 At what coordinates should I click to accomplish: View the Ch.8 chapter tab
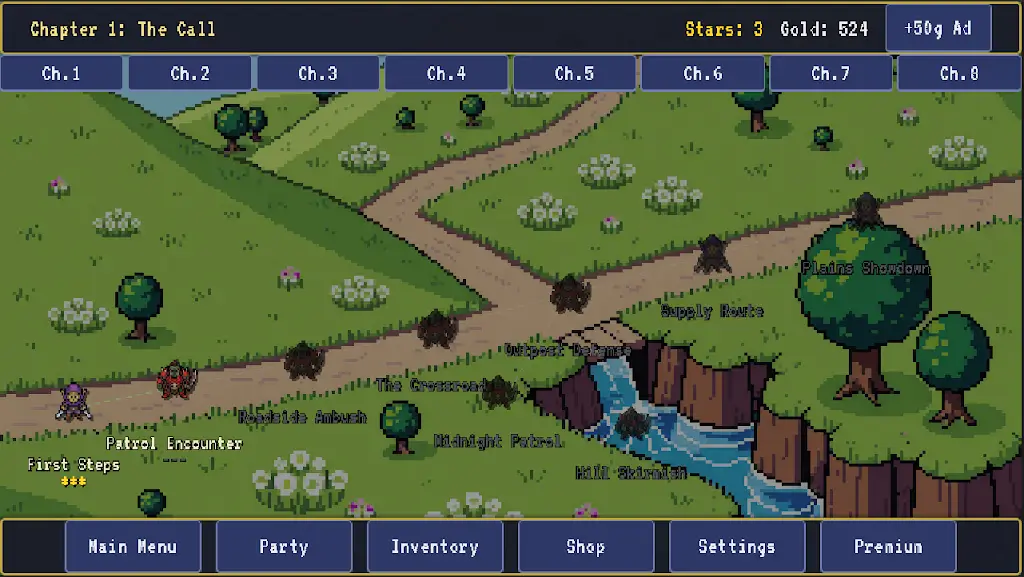(959, 73)
